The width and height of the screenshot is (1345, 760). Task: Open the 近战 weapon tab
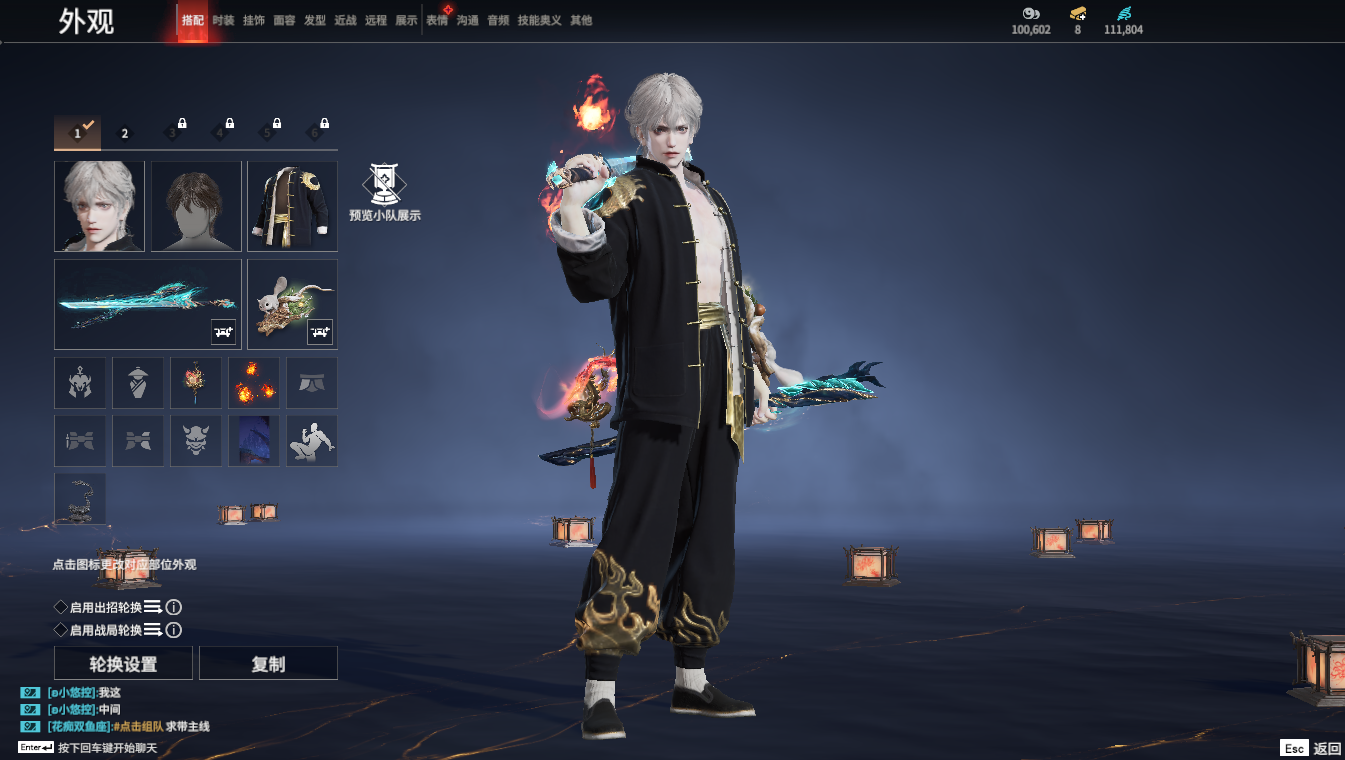[x=345, y=20]
